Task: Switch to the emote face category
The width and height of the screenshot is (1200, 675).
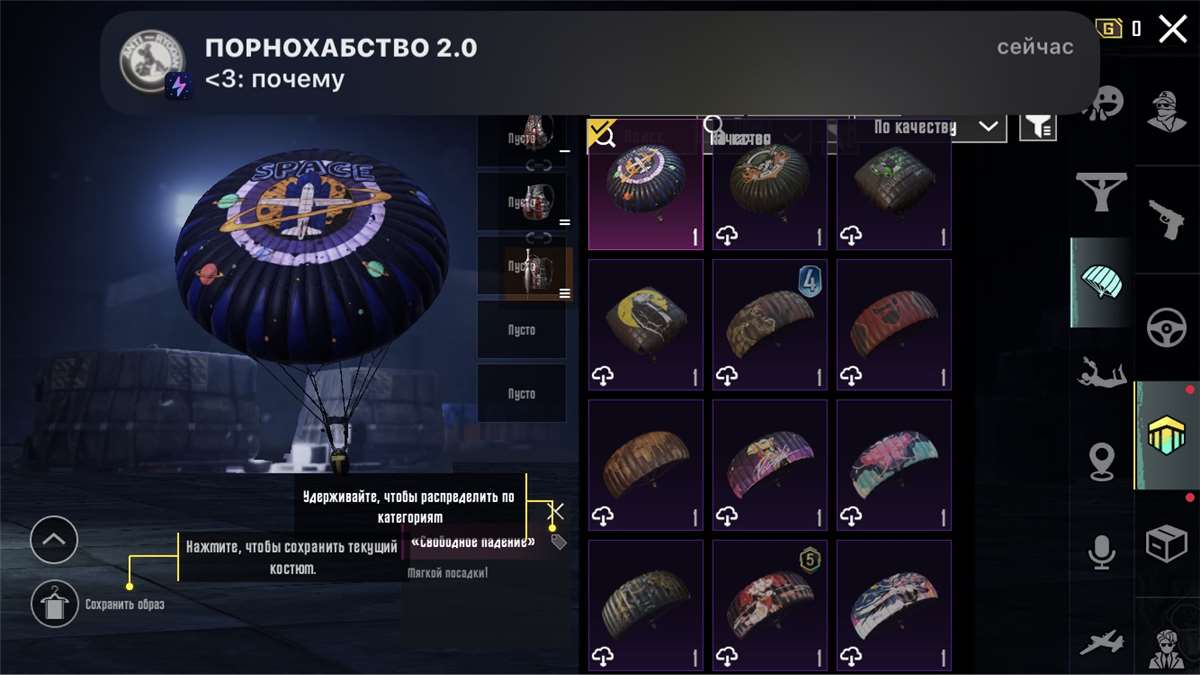Action: [1102, 103]
